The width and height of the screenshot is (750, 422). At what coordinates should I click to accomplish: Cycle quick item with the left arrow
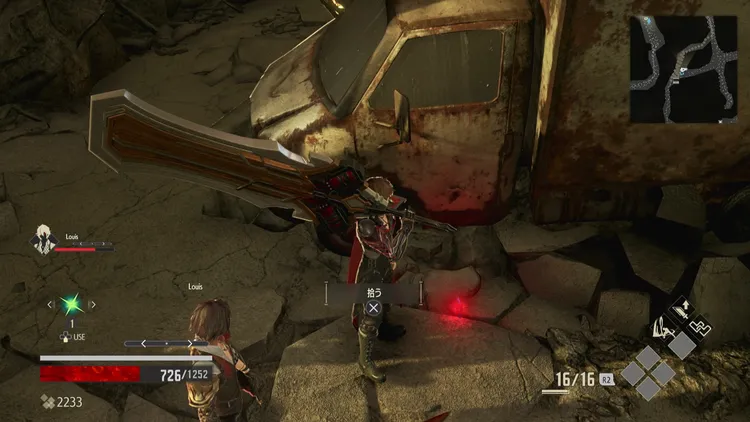(49, 304)
